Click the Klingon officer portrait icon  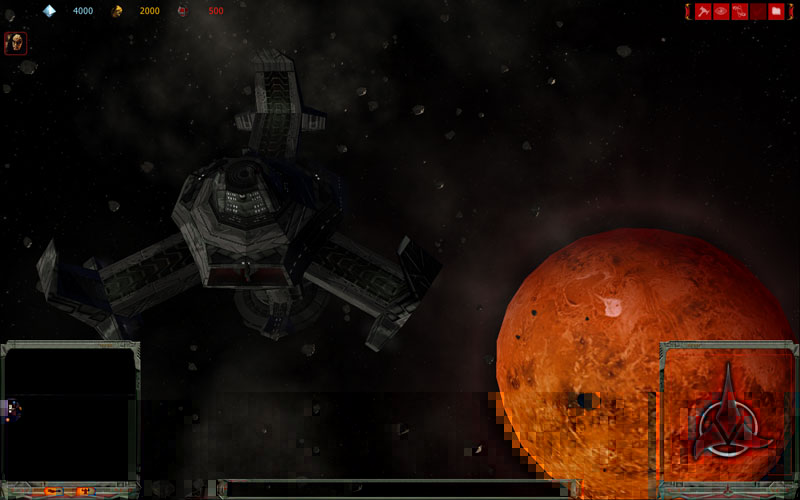[x=15, y=43]
